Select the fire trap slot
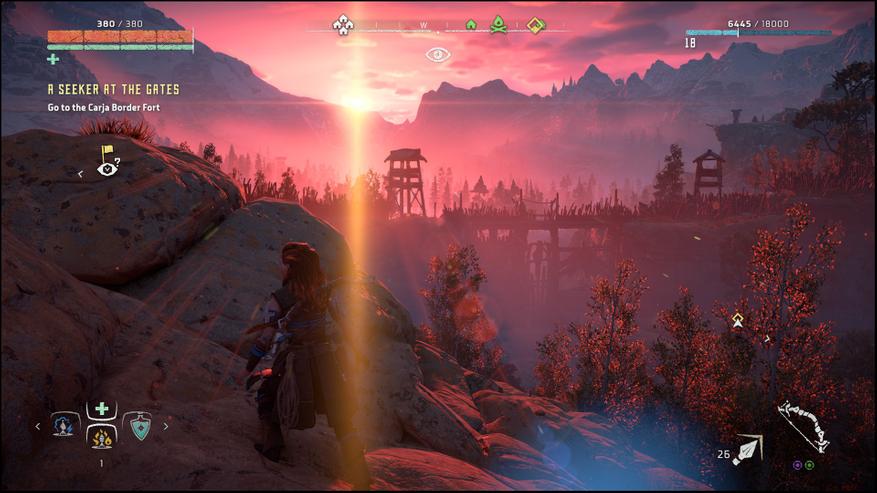Viewport: 877px width, 493px height. pyautogui.click(x=101, y=437)
